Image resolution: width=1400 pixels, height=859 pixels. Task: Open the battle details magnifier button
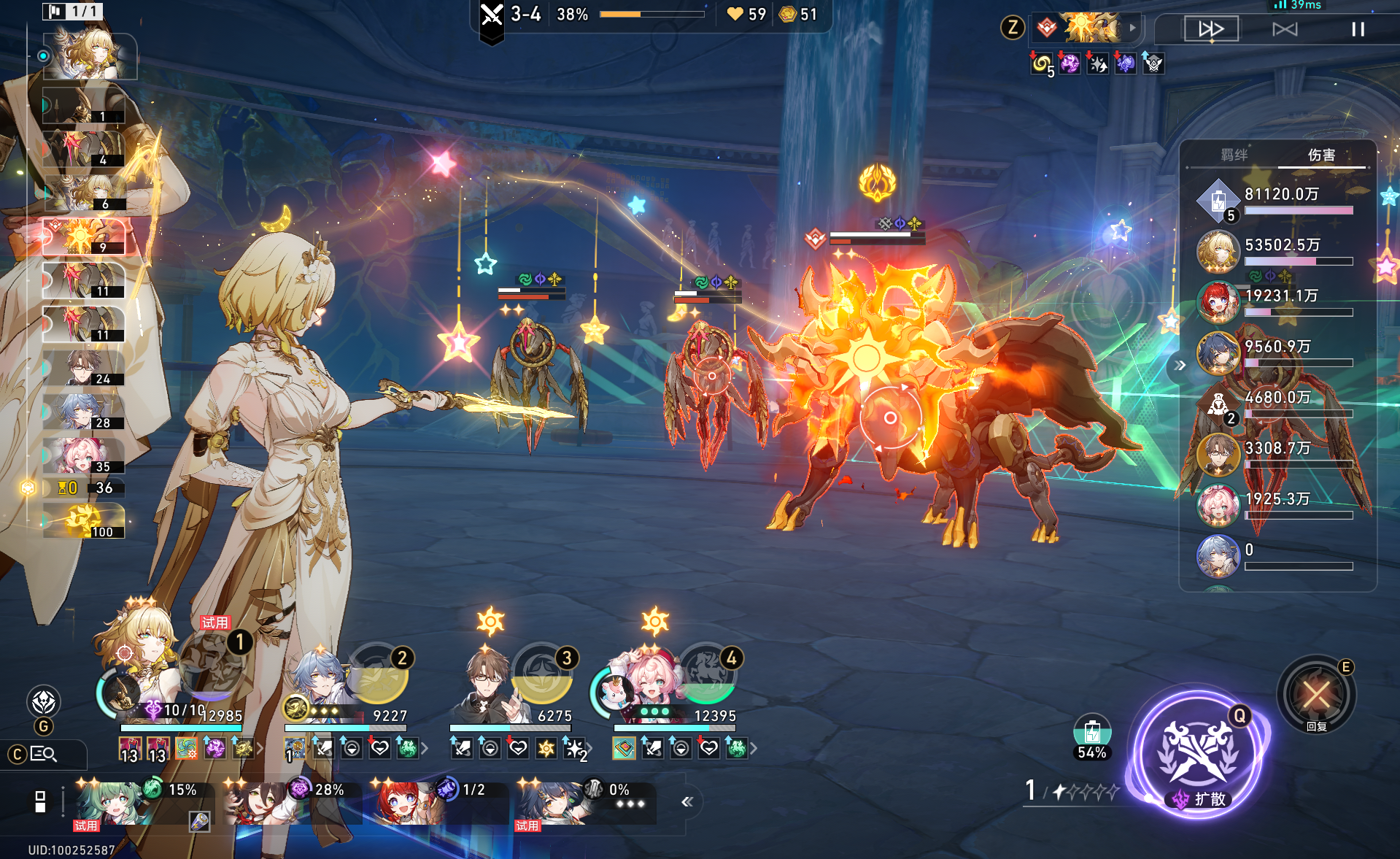pyautogui.click(x=43, y=754)
